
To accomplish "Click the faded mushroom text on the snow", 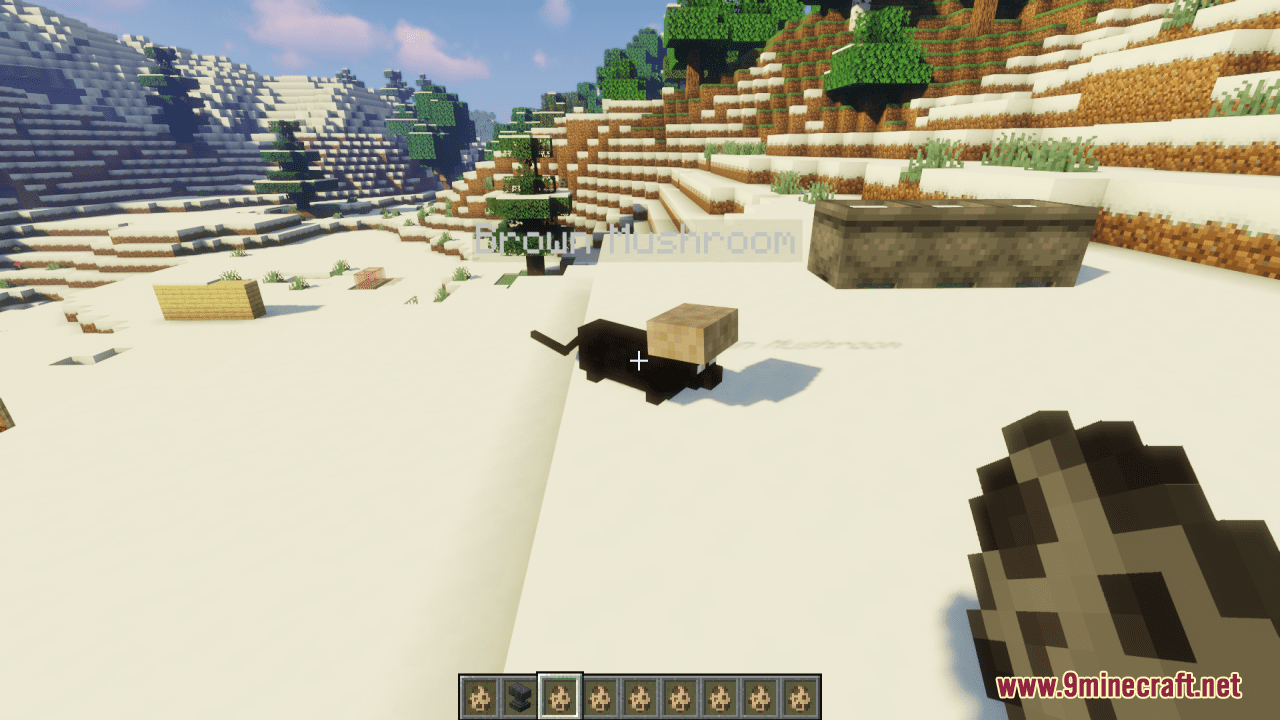I will [820, 345].
